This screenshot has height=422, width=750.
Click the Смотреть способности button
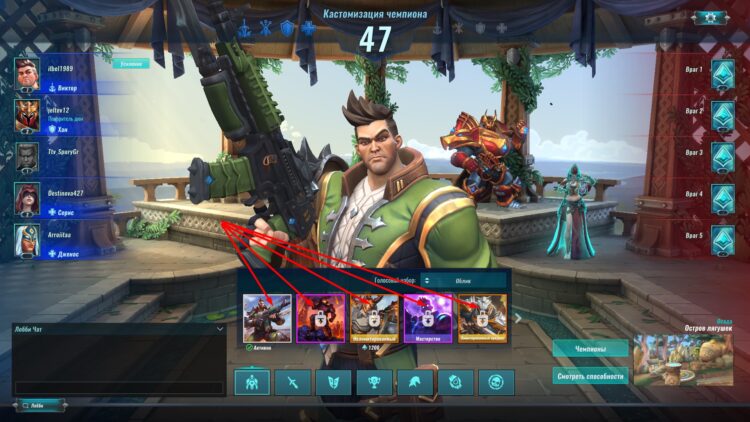590,377
